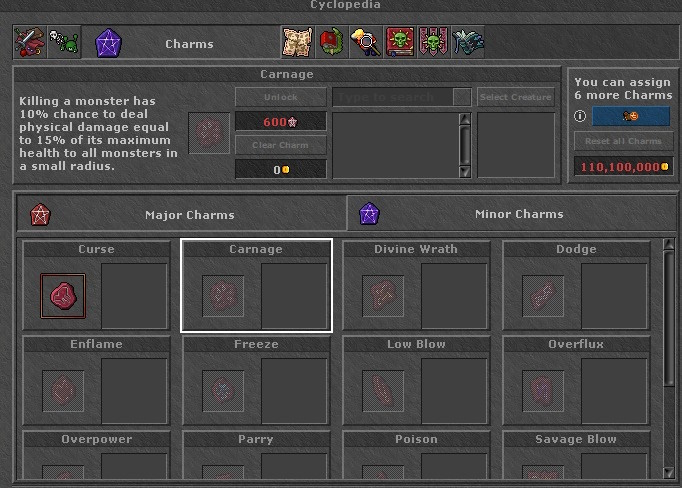Switch to the Major Charms tab

click(181, 214)
